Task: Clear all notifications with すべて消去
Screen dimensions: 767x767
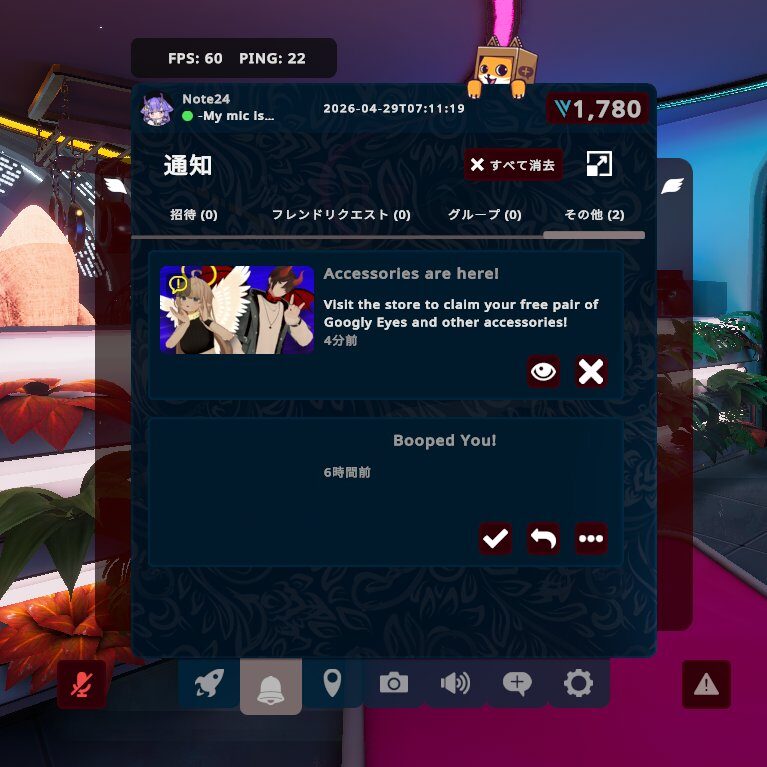Action: pos(513,165)
